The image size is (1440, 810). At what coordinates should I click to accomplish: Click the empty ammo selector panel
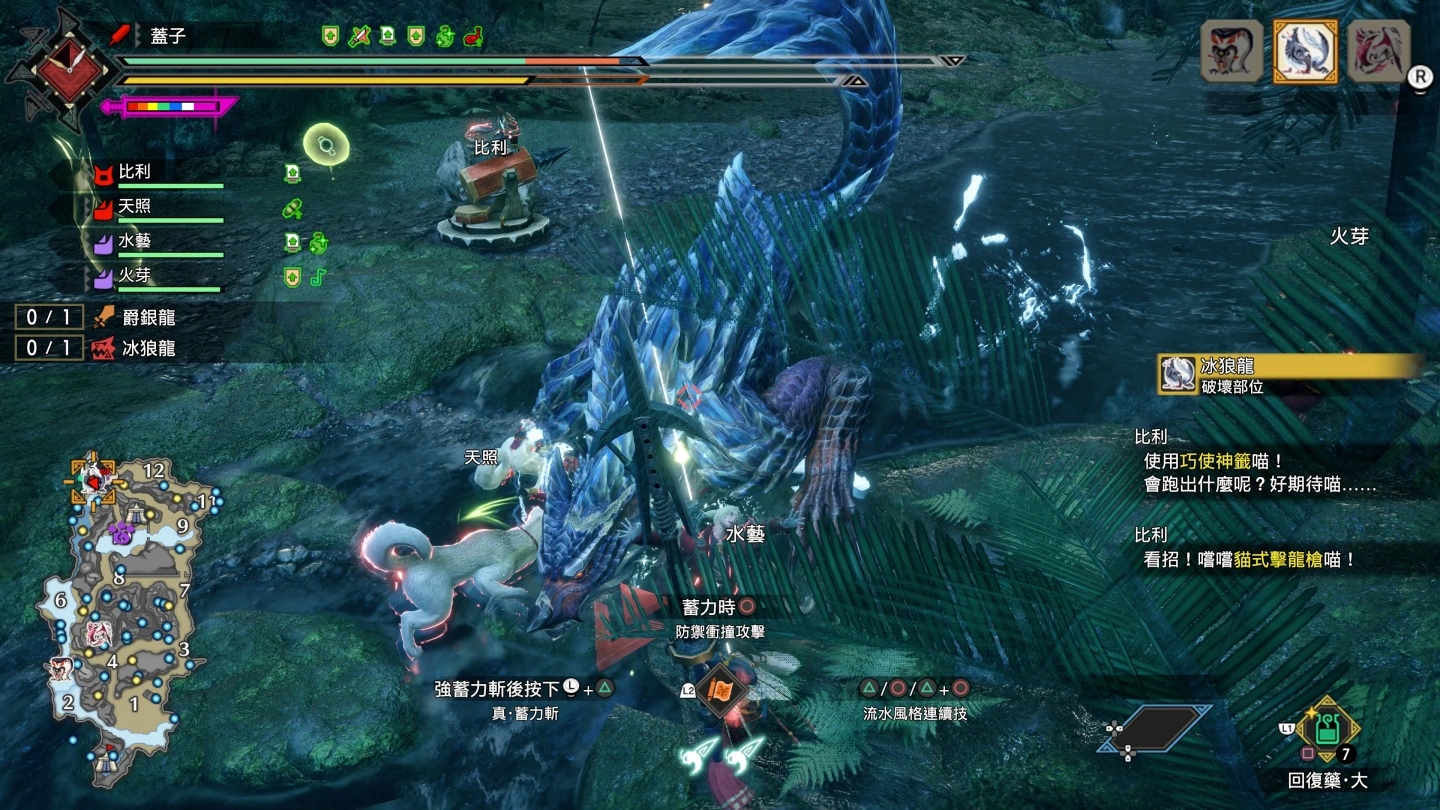pos(1160,729)
